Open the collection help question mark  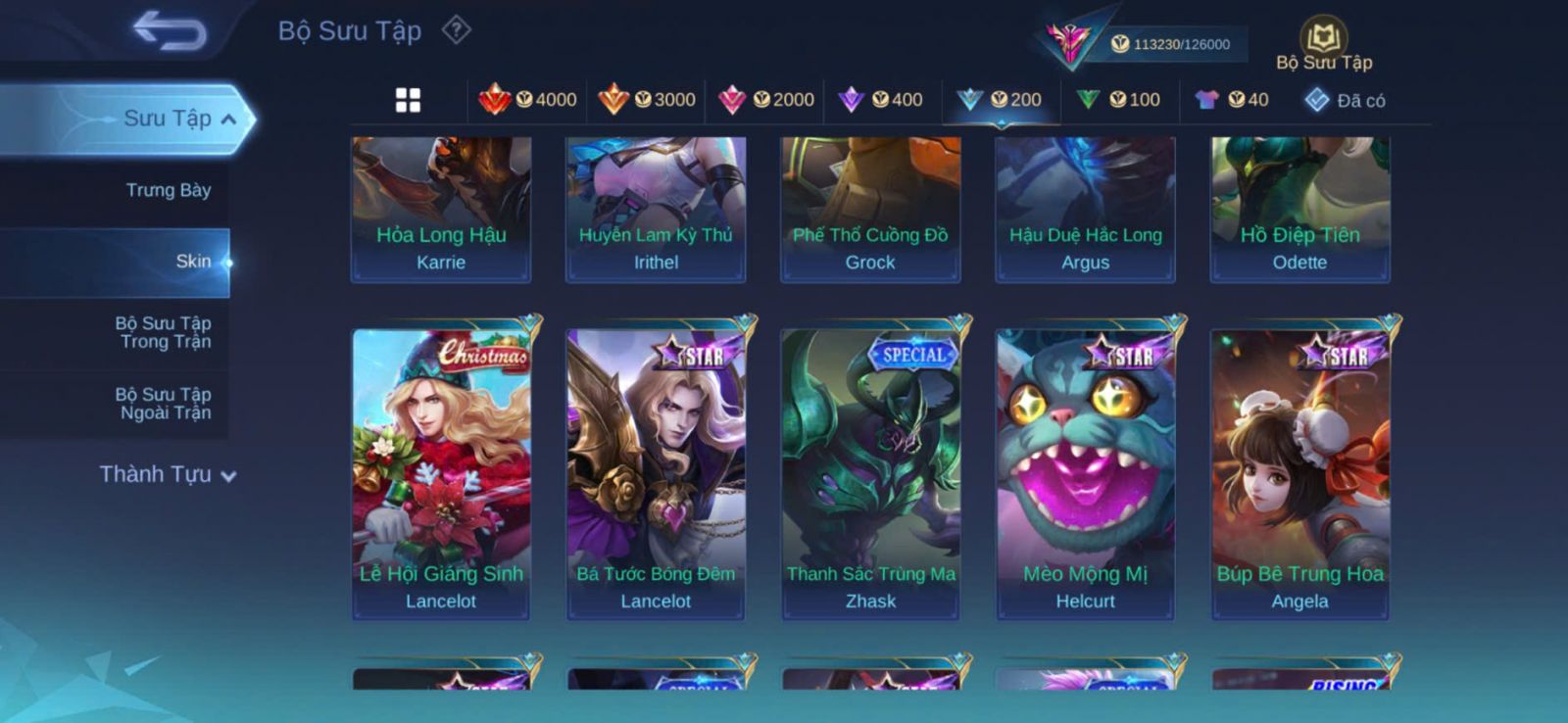[456, 30]
